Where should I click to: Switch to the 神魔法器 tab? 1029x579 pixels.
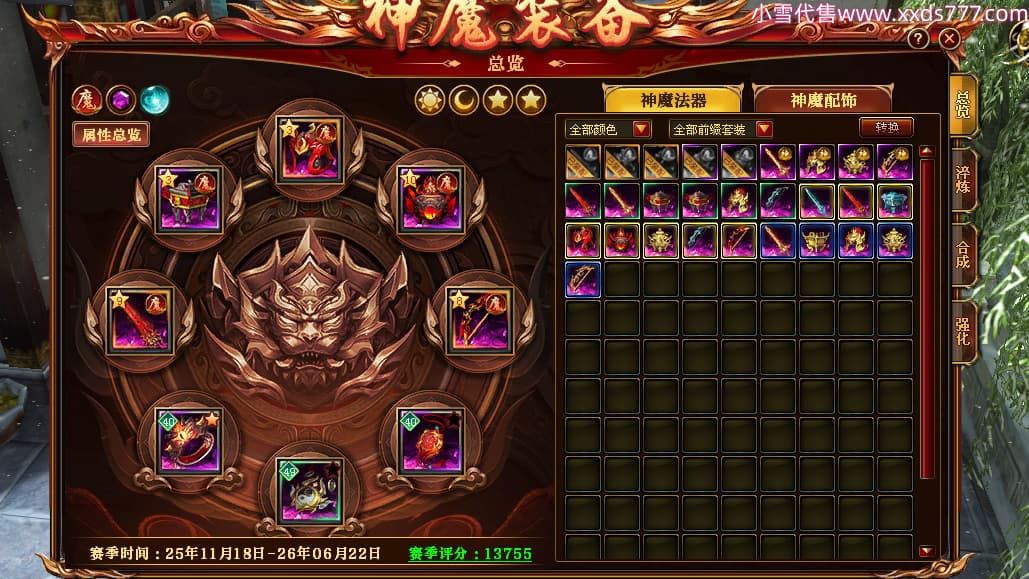tap(673, 100)
